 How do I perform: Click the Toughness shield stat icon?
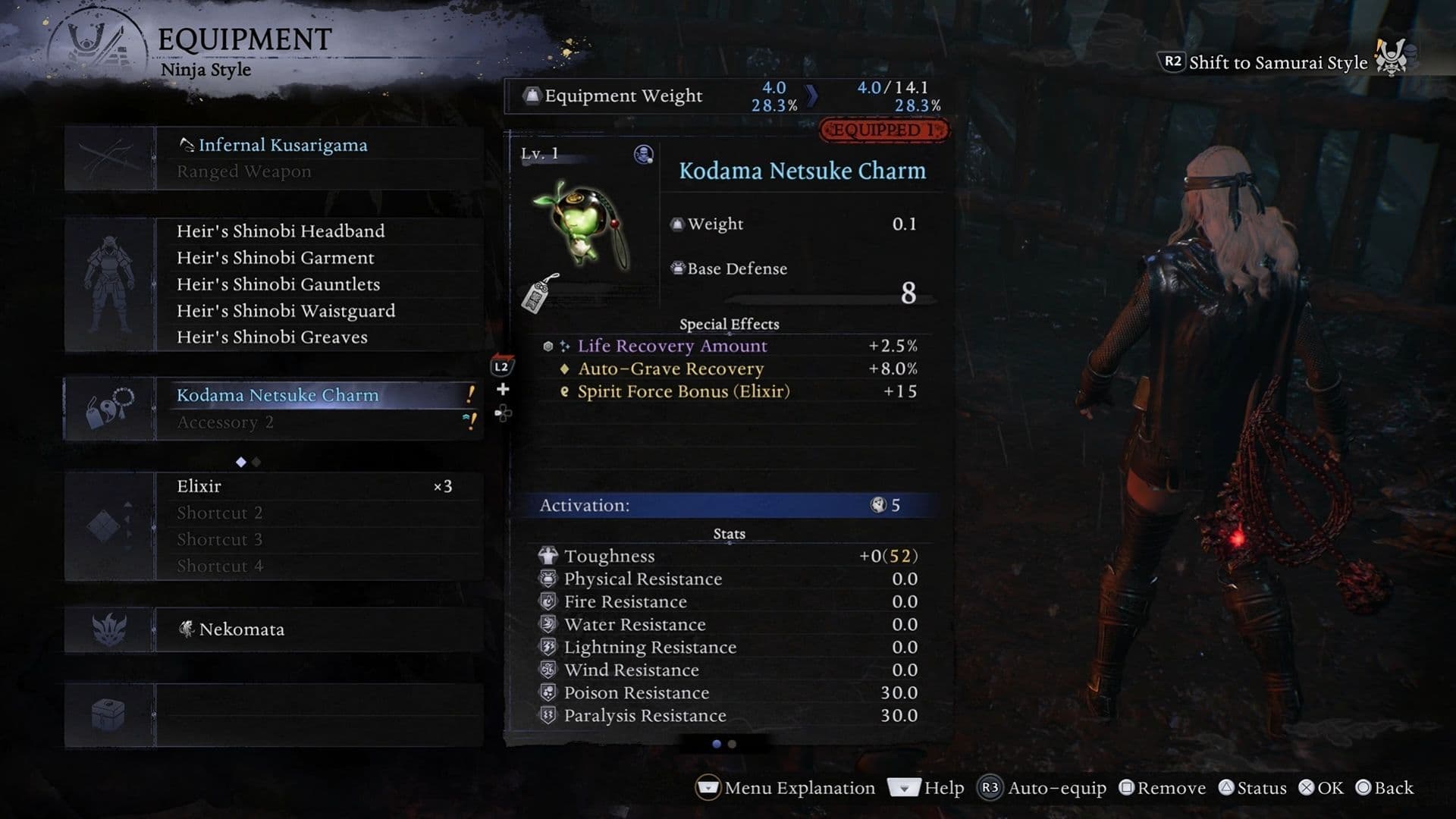coord(548,555)
